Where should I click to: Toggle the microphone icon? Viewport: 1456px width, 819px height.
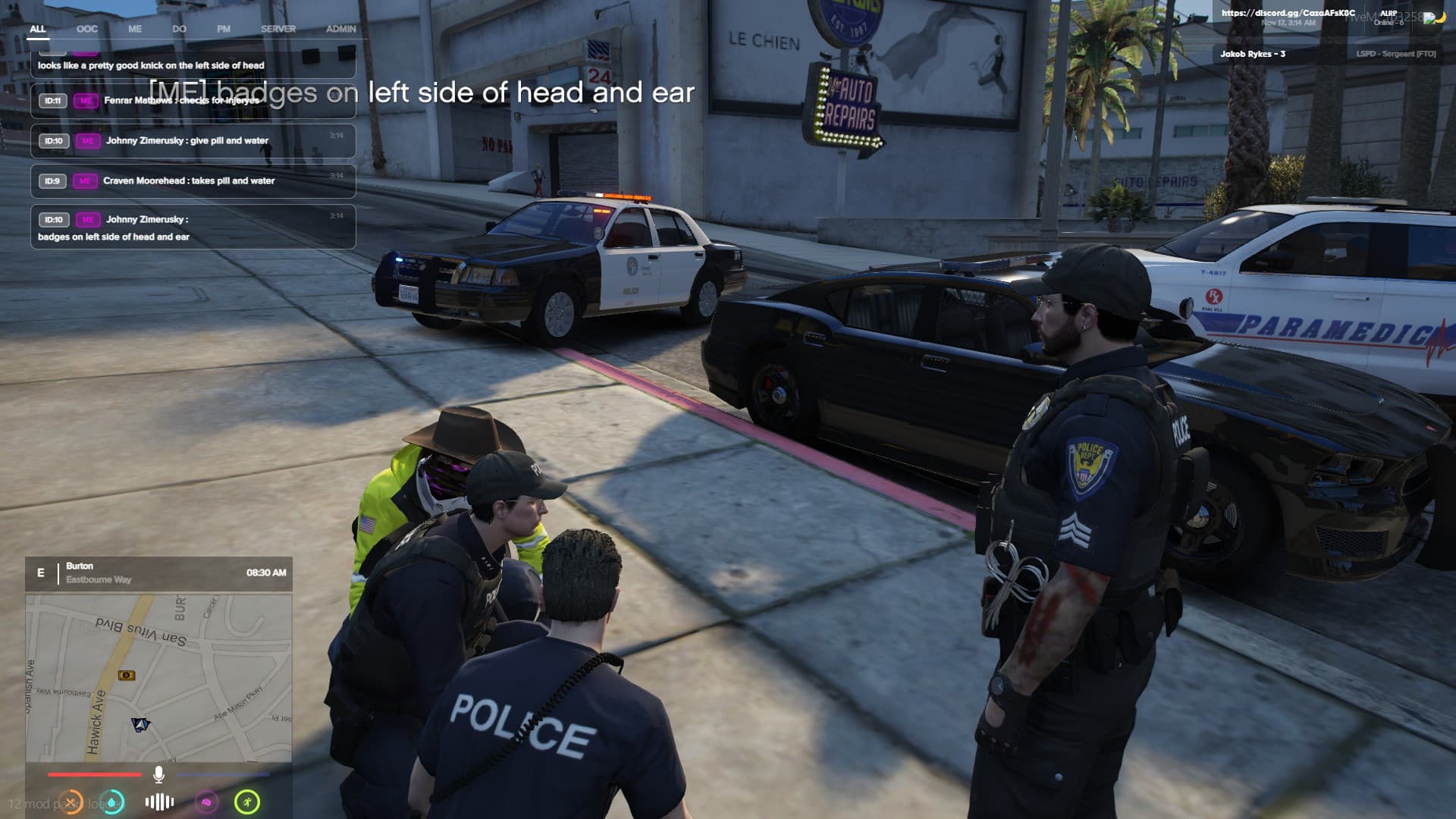158,774
